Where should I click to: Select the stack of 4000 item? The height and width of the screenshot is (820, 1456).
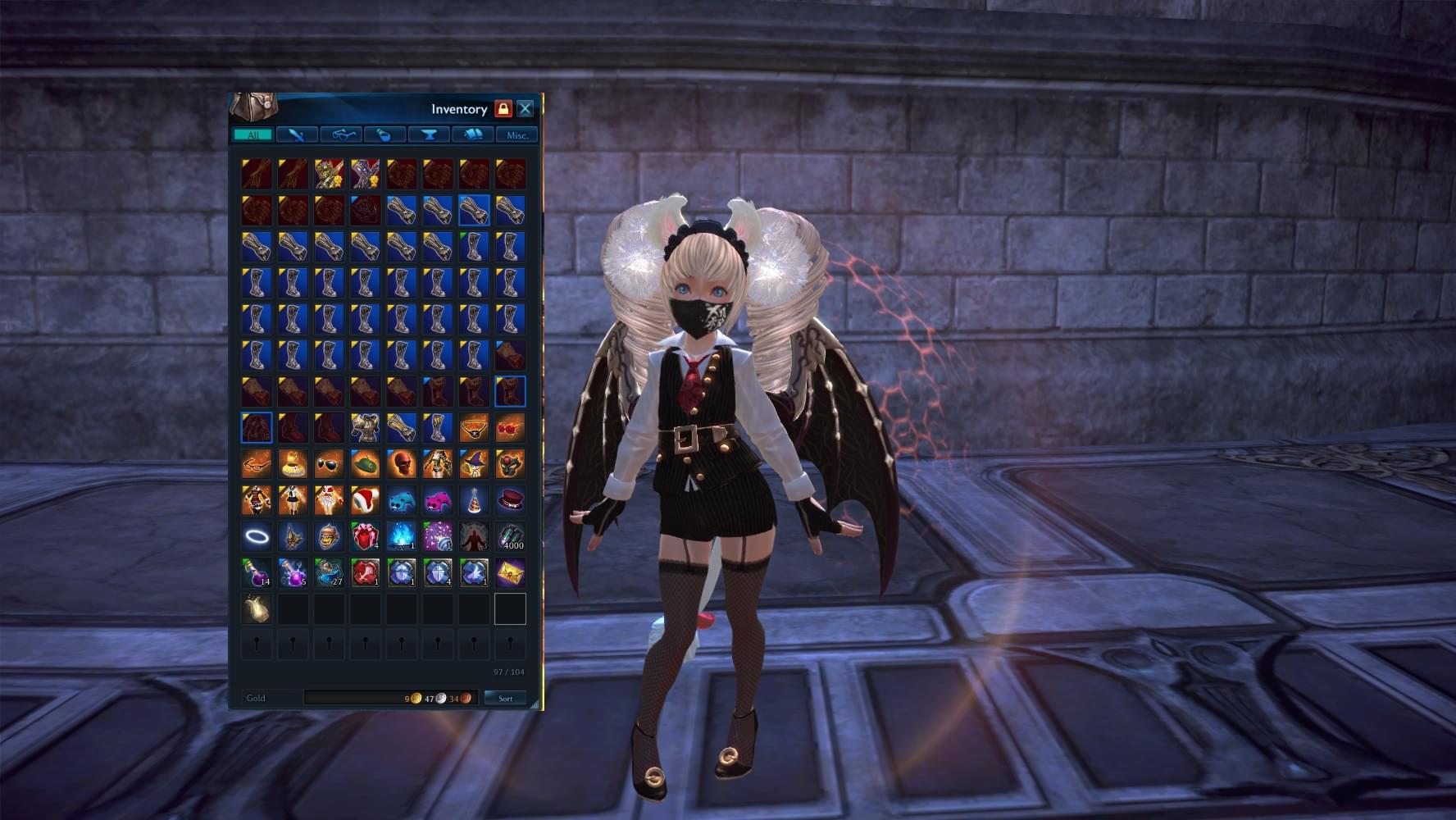[509, 536]
